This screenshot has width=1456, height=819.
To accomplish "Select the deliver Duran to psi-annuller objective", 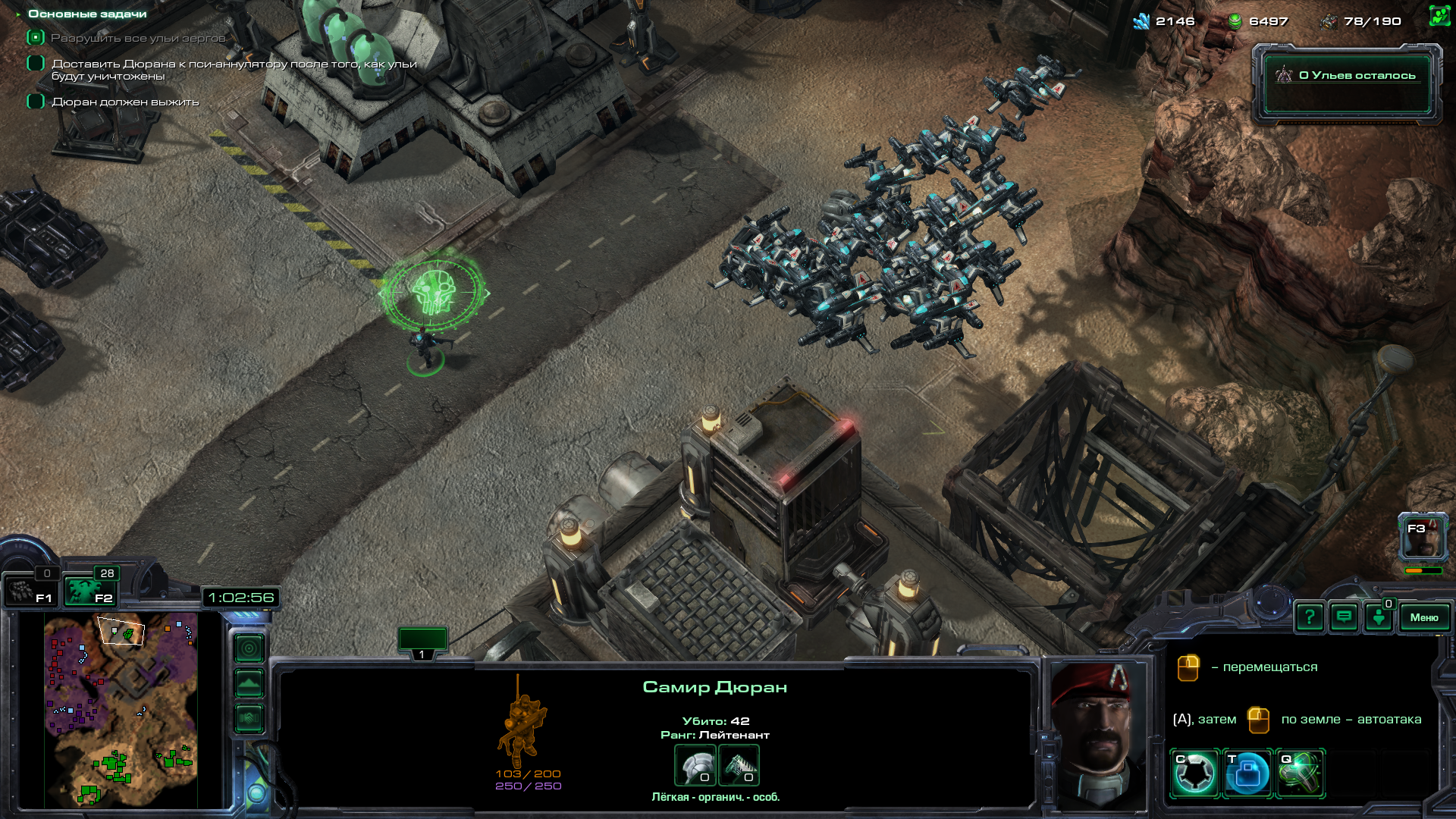I will pos(234,70).
